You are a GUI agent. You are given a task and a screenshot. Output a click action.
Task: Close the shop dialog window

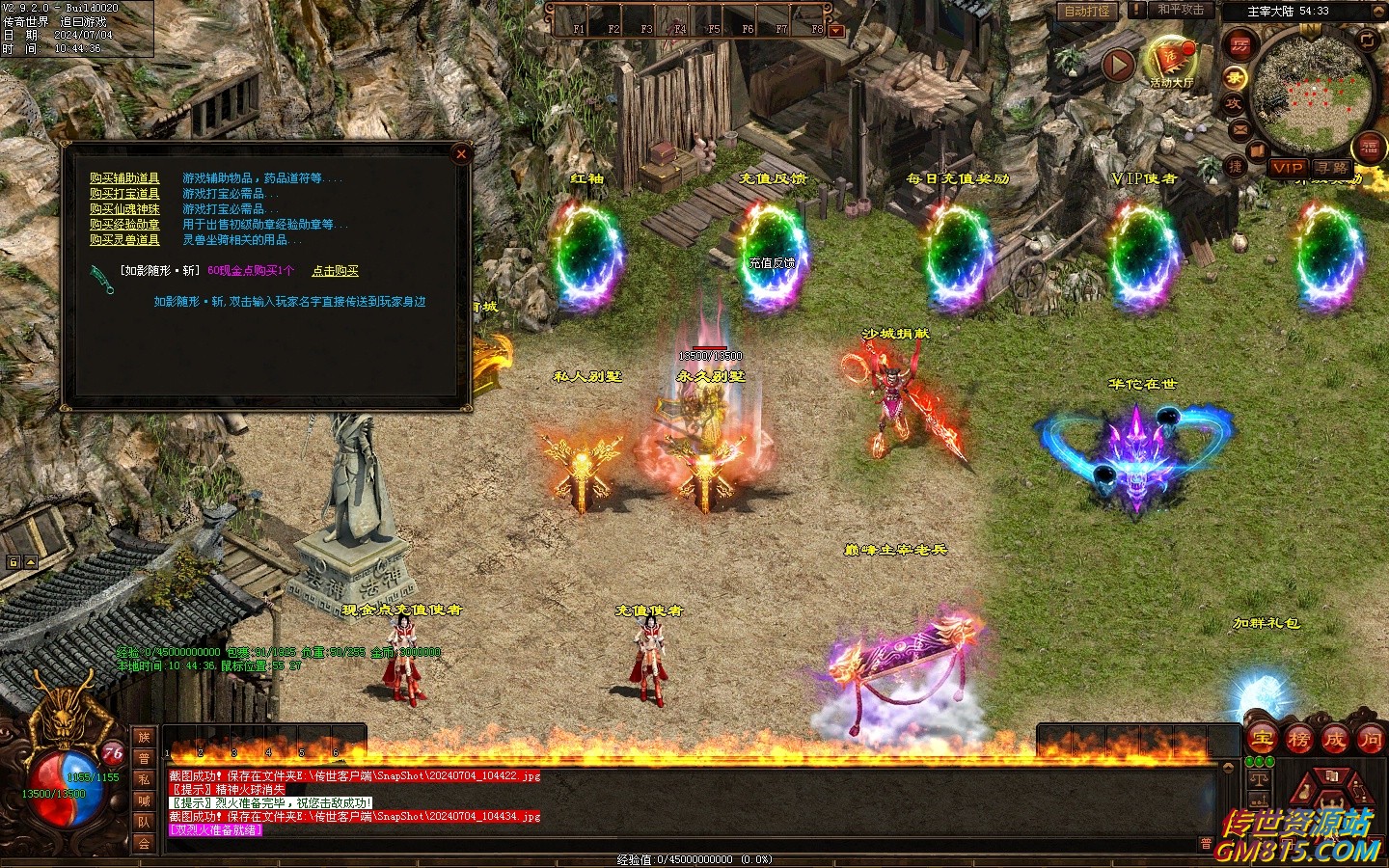click(461, 154)
